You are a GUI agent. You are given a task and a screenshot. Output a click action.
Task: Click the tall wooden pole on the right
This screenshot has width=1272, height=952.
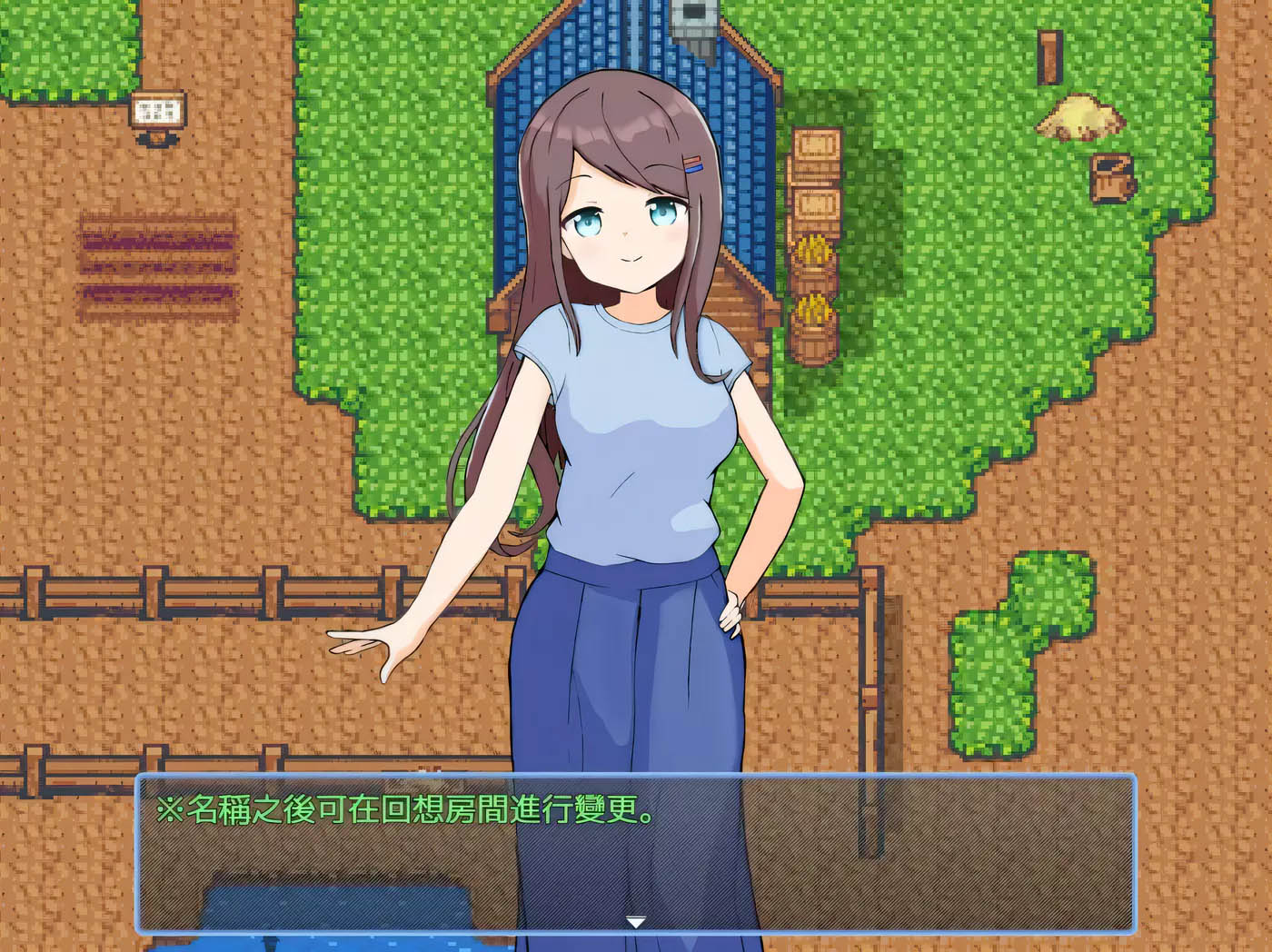[x=1049, y=55]
